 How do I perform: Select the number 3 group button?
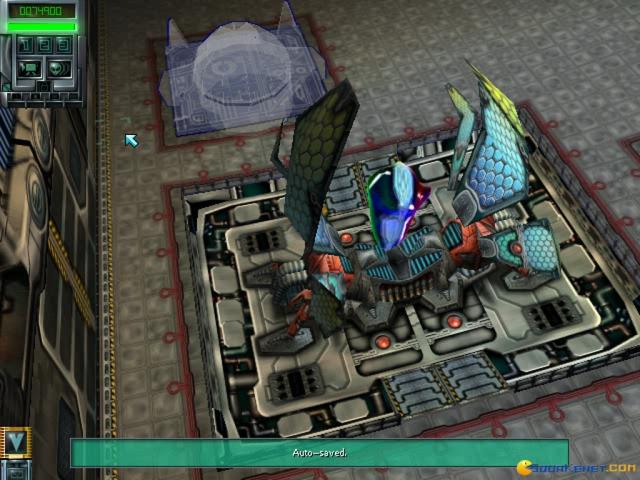[x=62, y=45]
